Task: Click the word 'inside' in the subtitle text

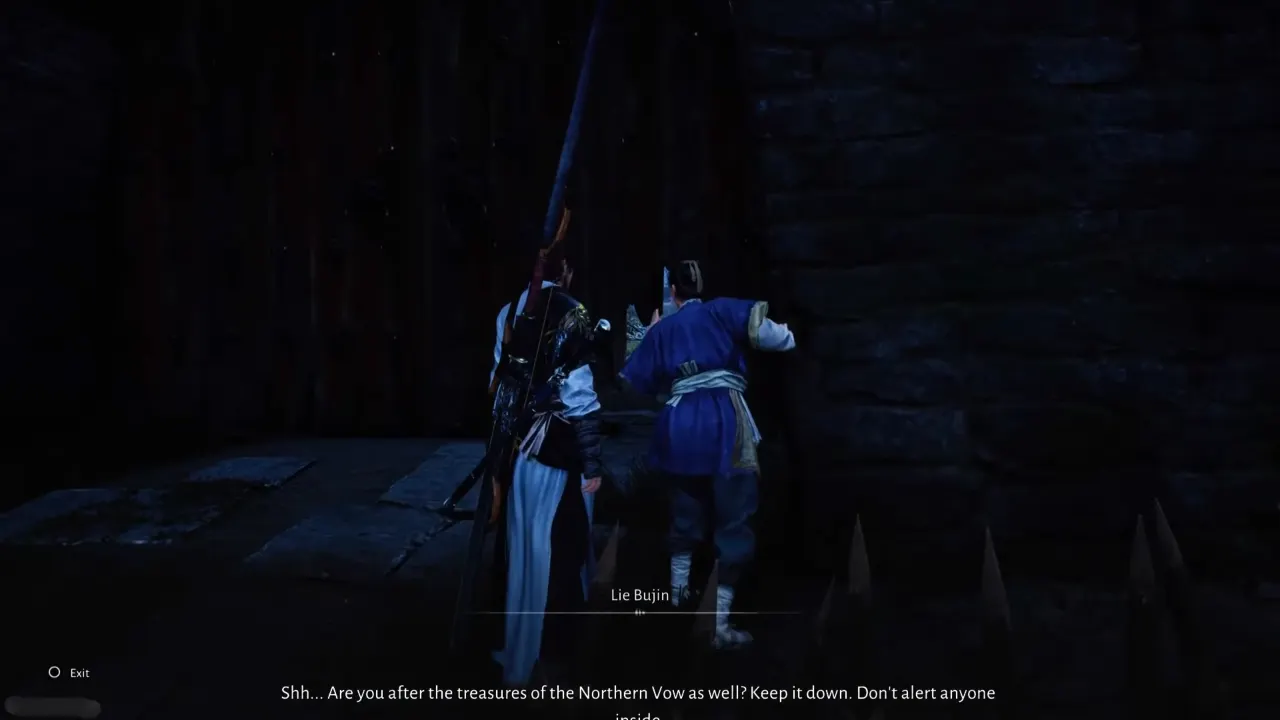Action: (639, 716)
